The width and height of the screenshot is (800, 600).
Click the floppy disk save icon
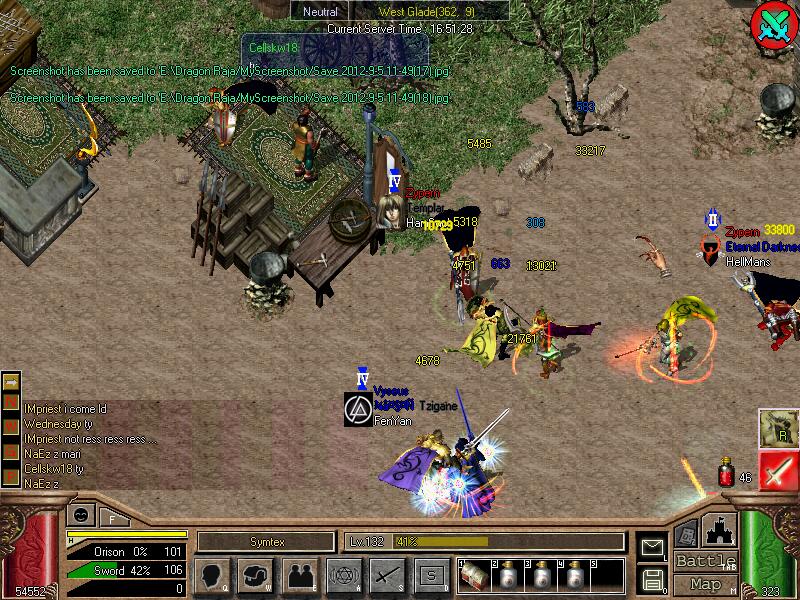[652, 578]
